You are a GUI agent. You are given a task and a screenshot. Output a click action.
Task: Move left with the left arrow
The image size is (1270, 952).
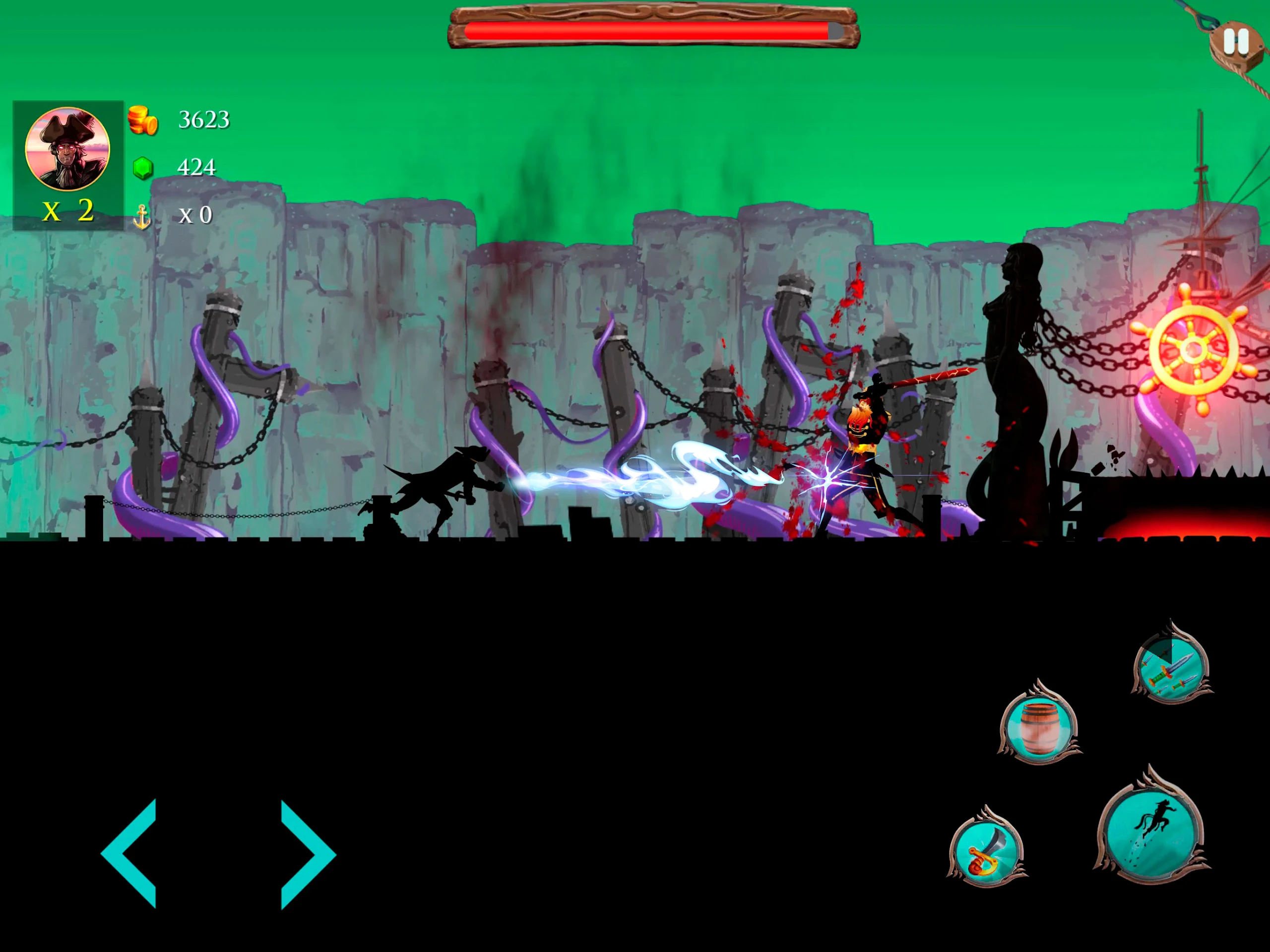[131, 853]
